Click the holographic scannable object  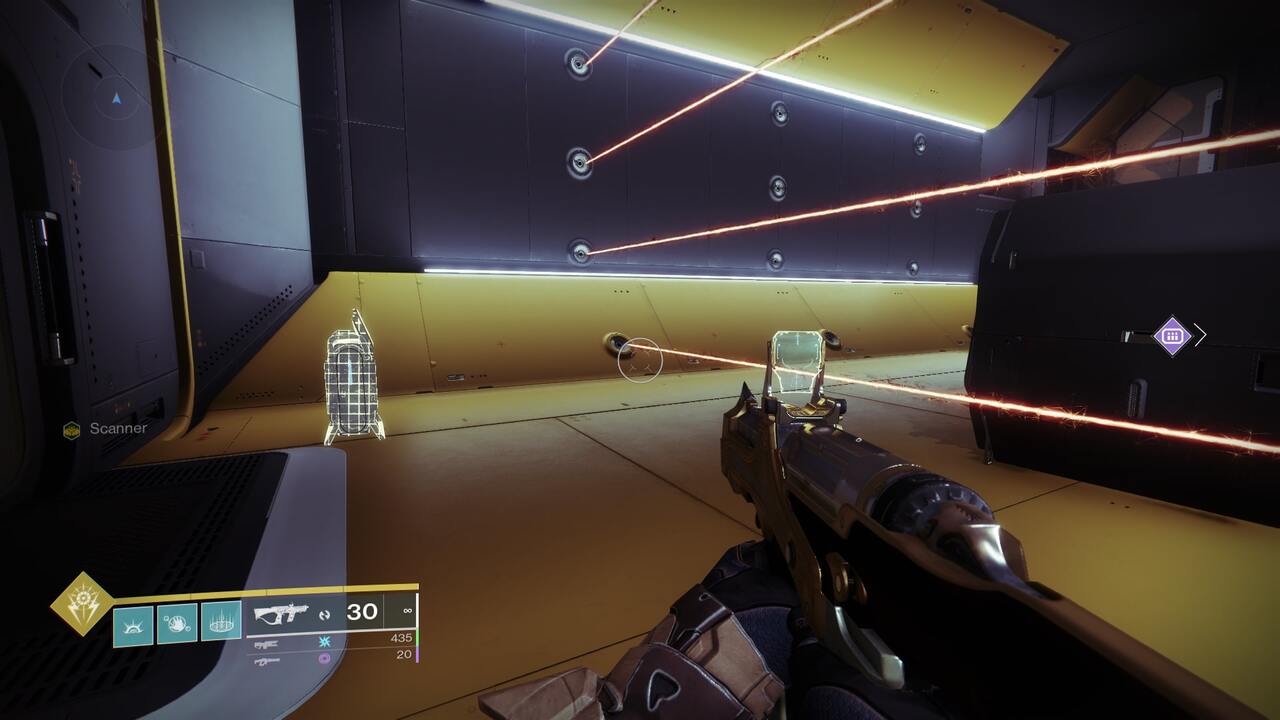click(350, 380)
